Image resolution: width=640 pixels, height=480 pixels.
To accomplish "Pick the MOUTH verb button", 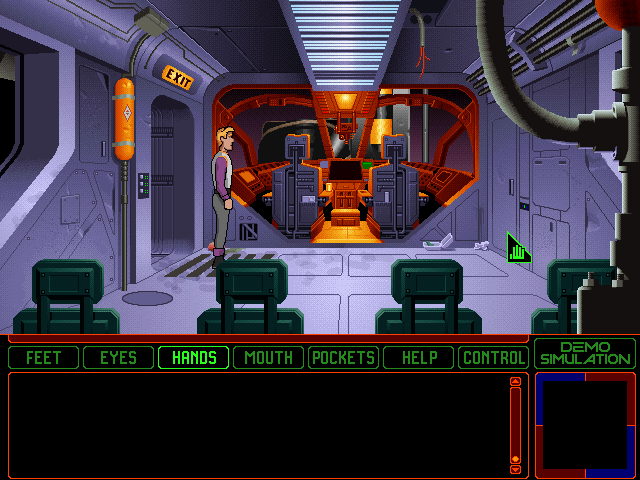I will click(x=269, y=357).
